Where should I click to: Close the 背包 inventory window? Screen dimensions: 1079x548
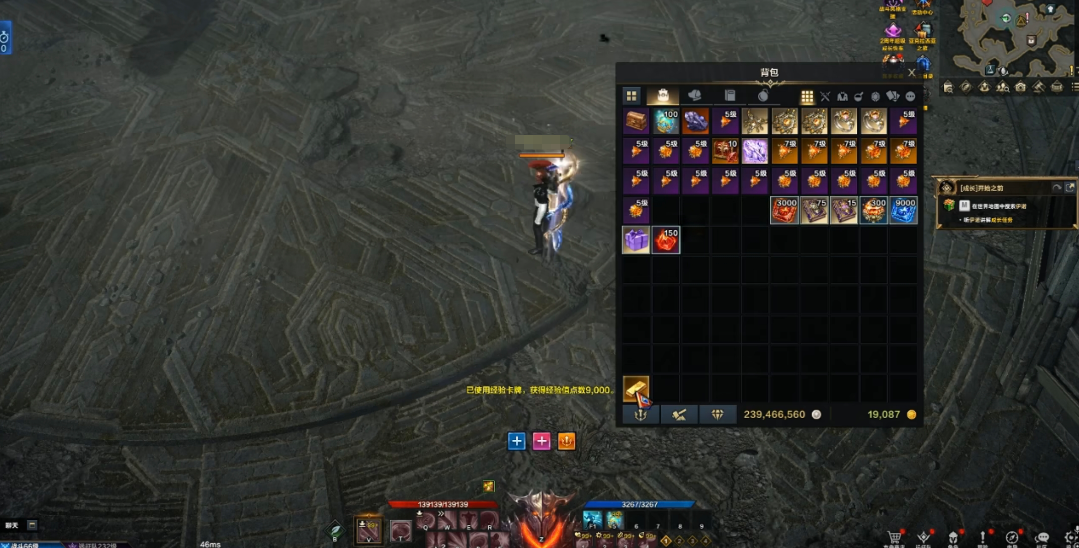pyautogui.click(x=911, y=73)
